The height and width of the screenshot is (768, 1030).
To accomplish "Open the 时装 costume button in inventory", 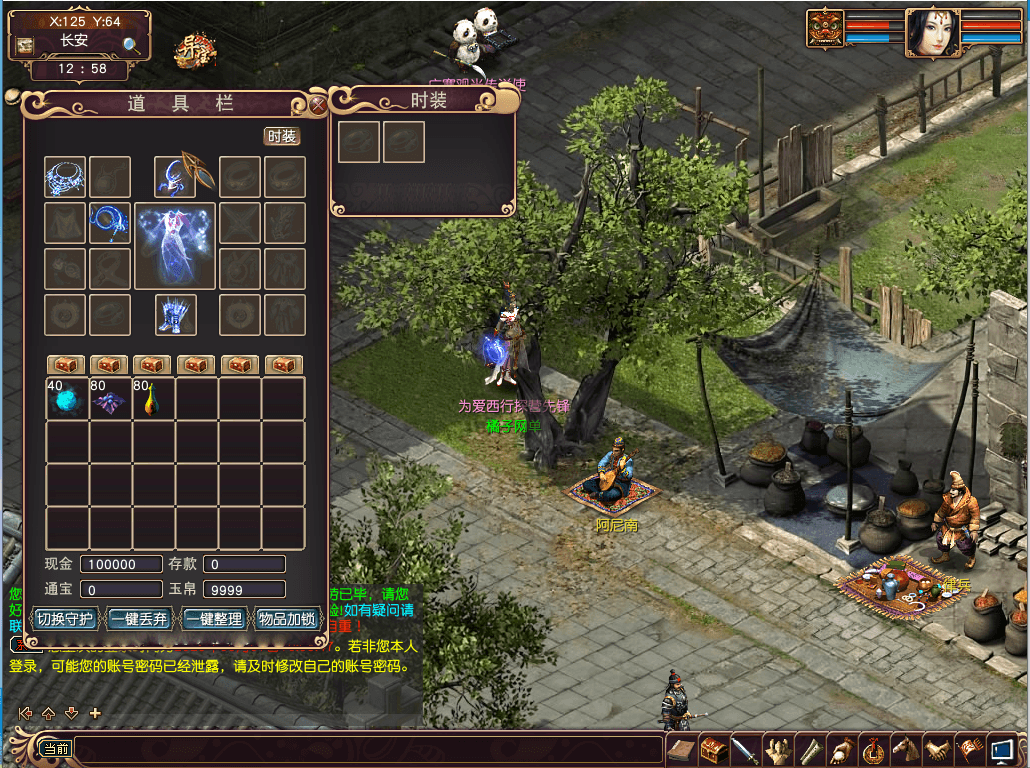I will click(x=282, y=137).
